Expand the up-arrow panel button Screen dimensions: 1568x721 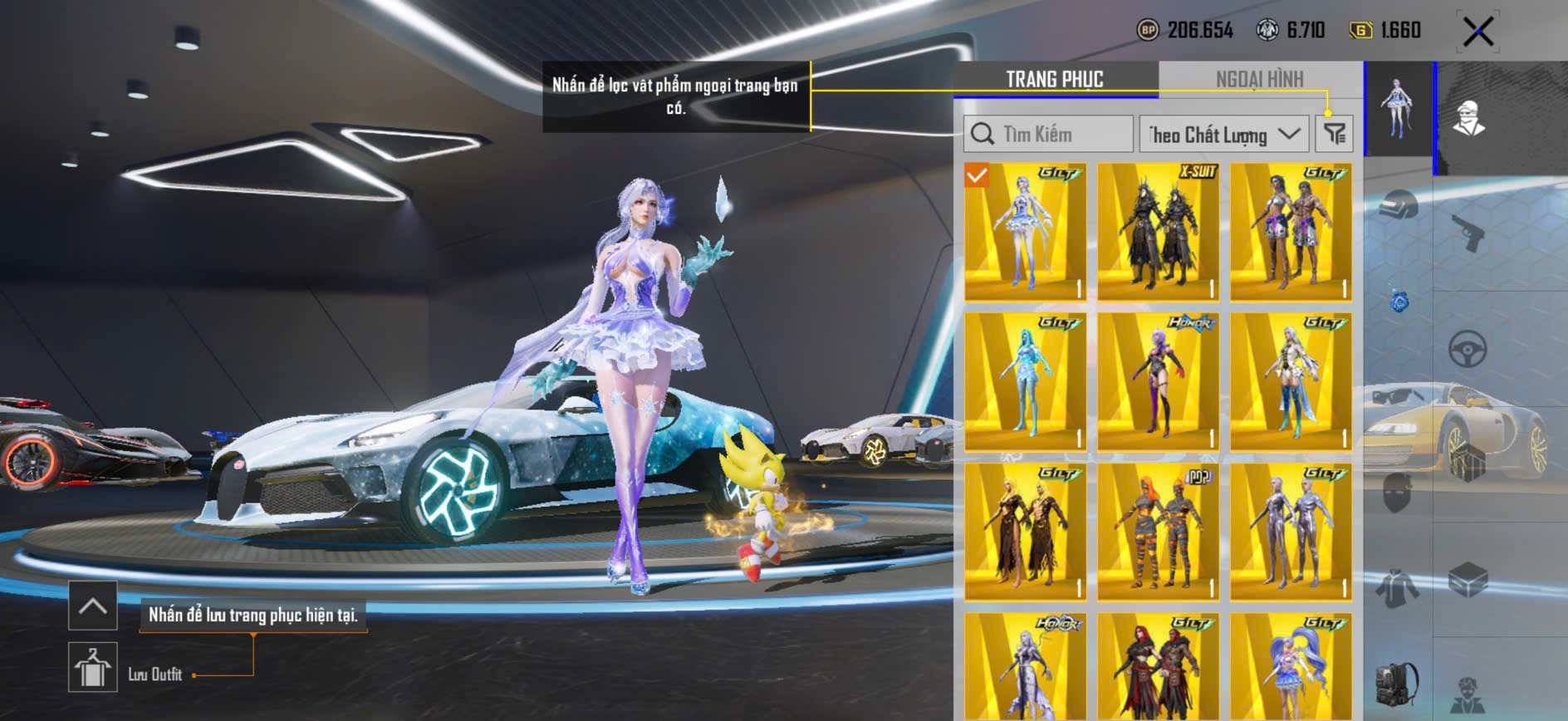[92, 606]
